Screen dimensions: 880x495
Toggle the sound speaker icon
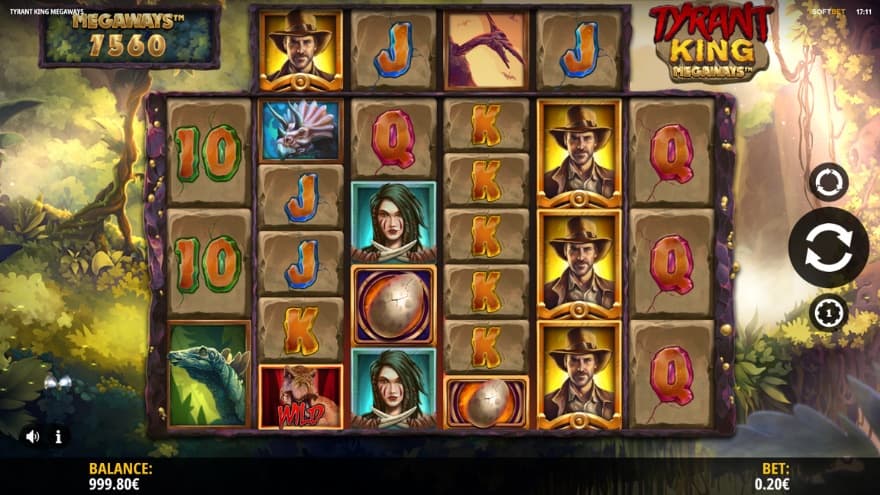tap(32, 436)
